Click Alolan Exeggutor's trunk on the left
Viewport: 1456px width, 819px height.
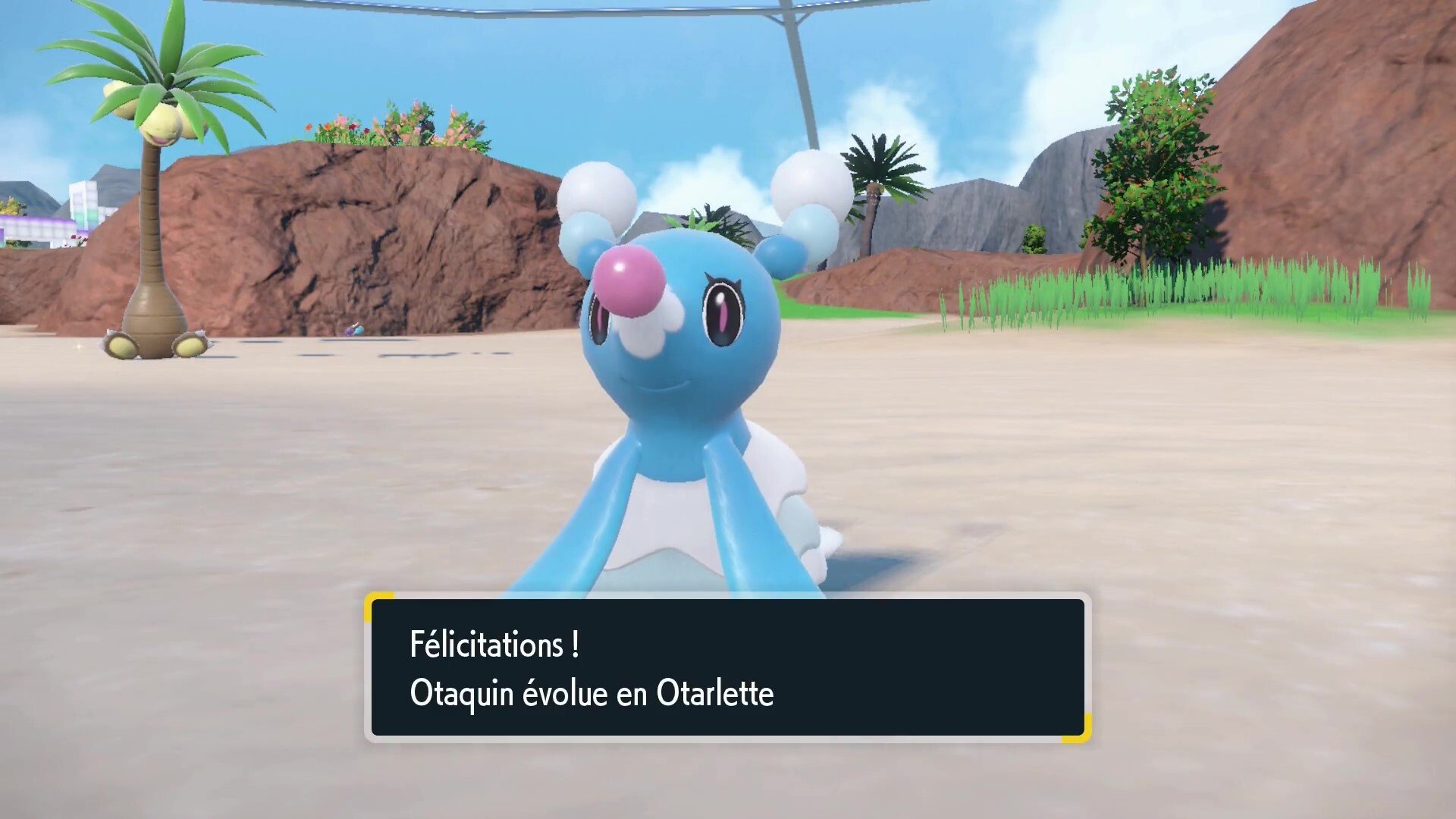point(152,258)
